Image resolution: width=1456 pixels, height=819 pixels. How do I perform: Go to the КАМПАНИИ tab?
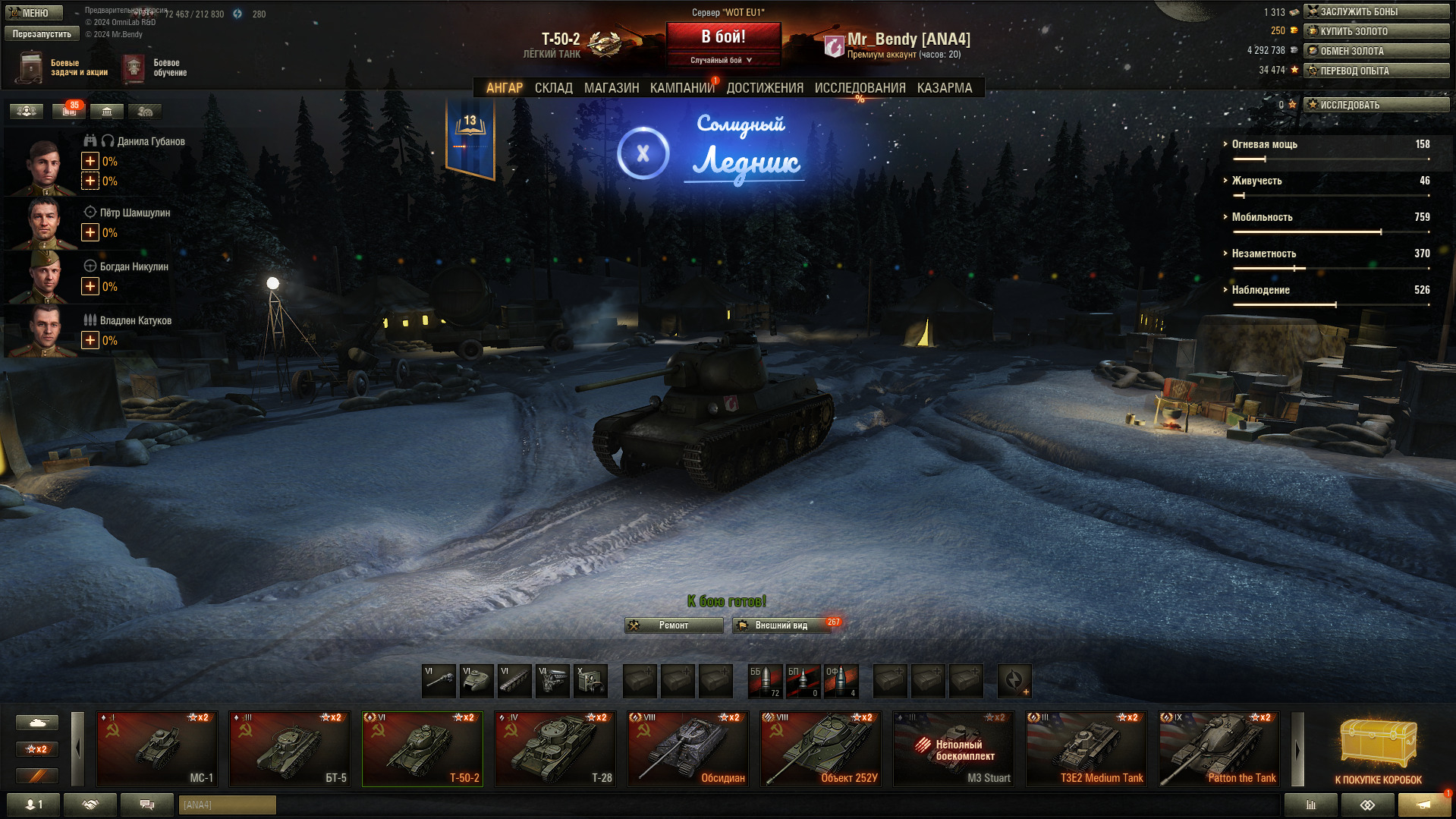click(x=681, y=88)
